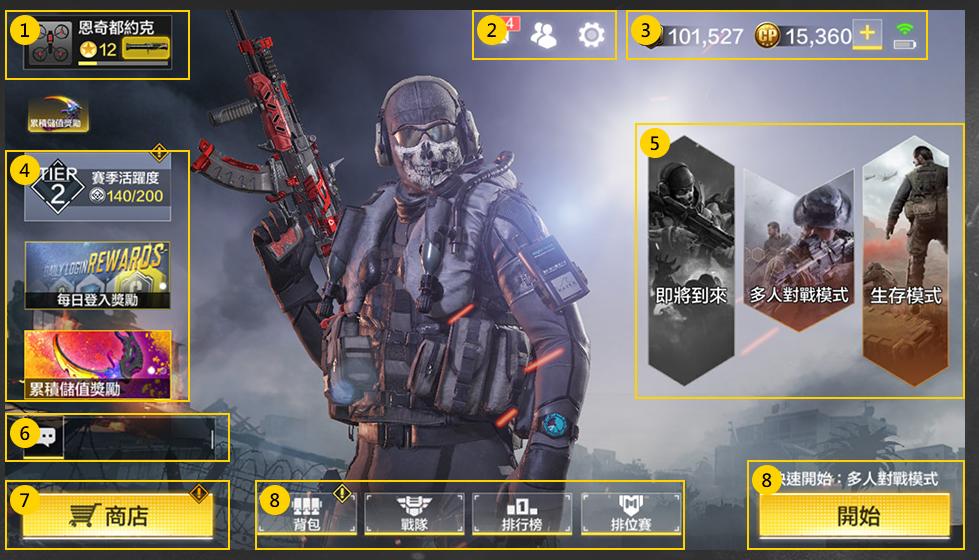Show the 排行榜 leaderboard
979x560 pixels.
point(522,513)
